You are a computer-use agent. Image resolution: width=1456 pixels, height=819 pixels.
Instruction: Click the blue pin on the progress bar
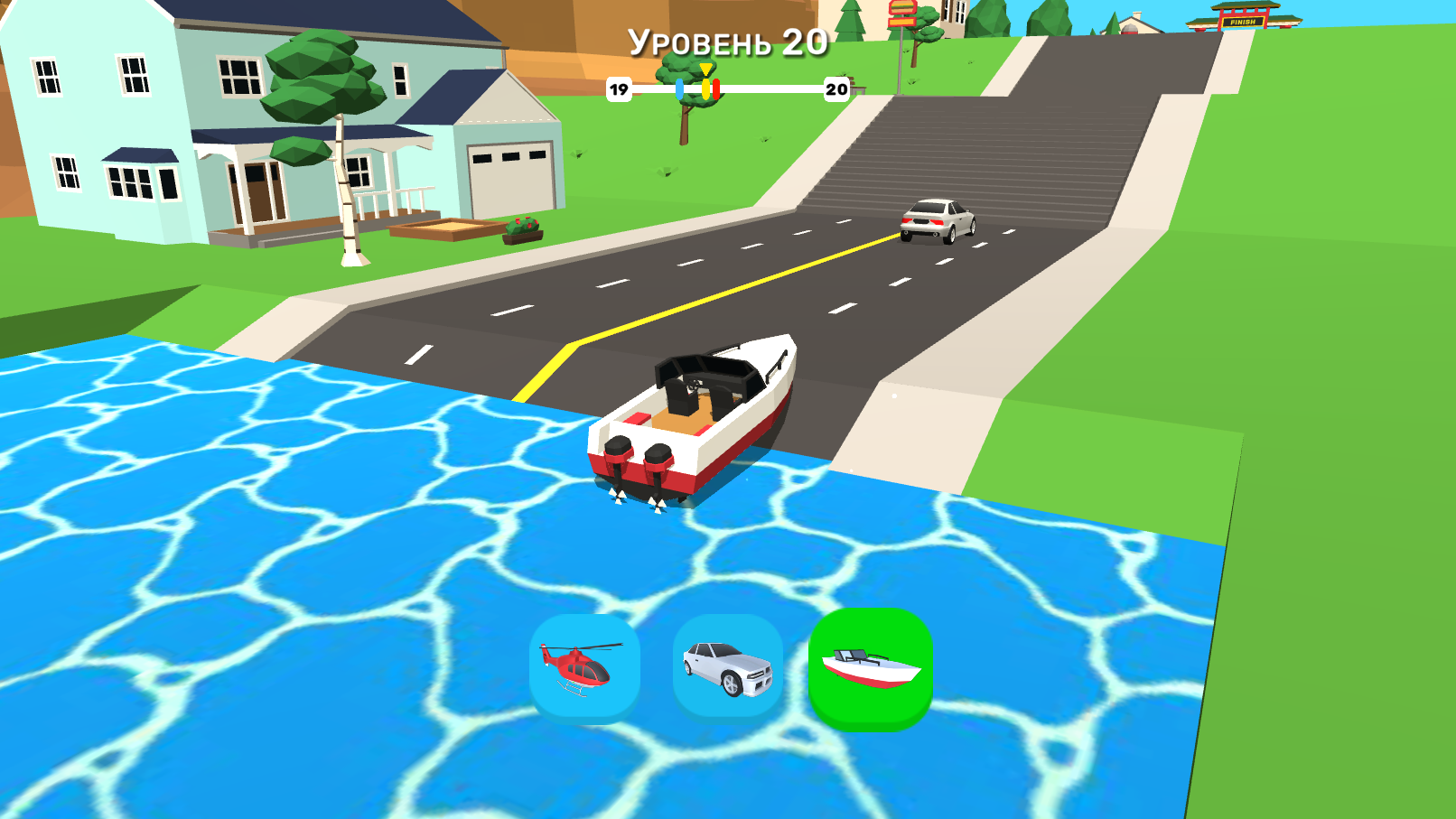click(679, 88)
